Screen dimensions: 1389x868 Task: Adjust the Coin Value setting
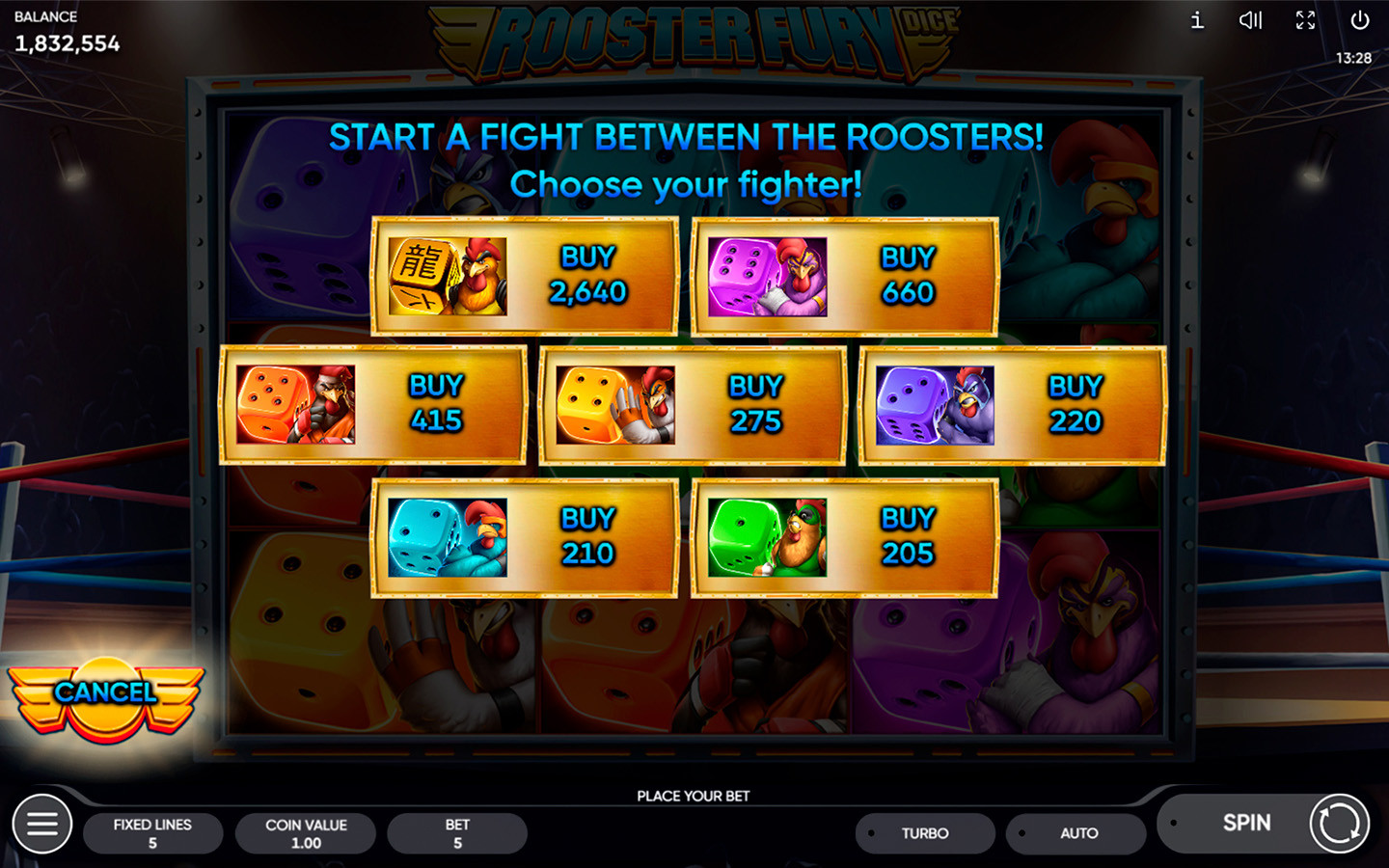pos(306,833)
